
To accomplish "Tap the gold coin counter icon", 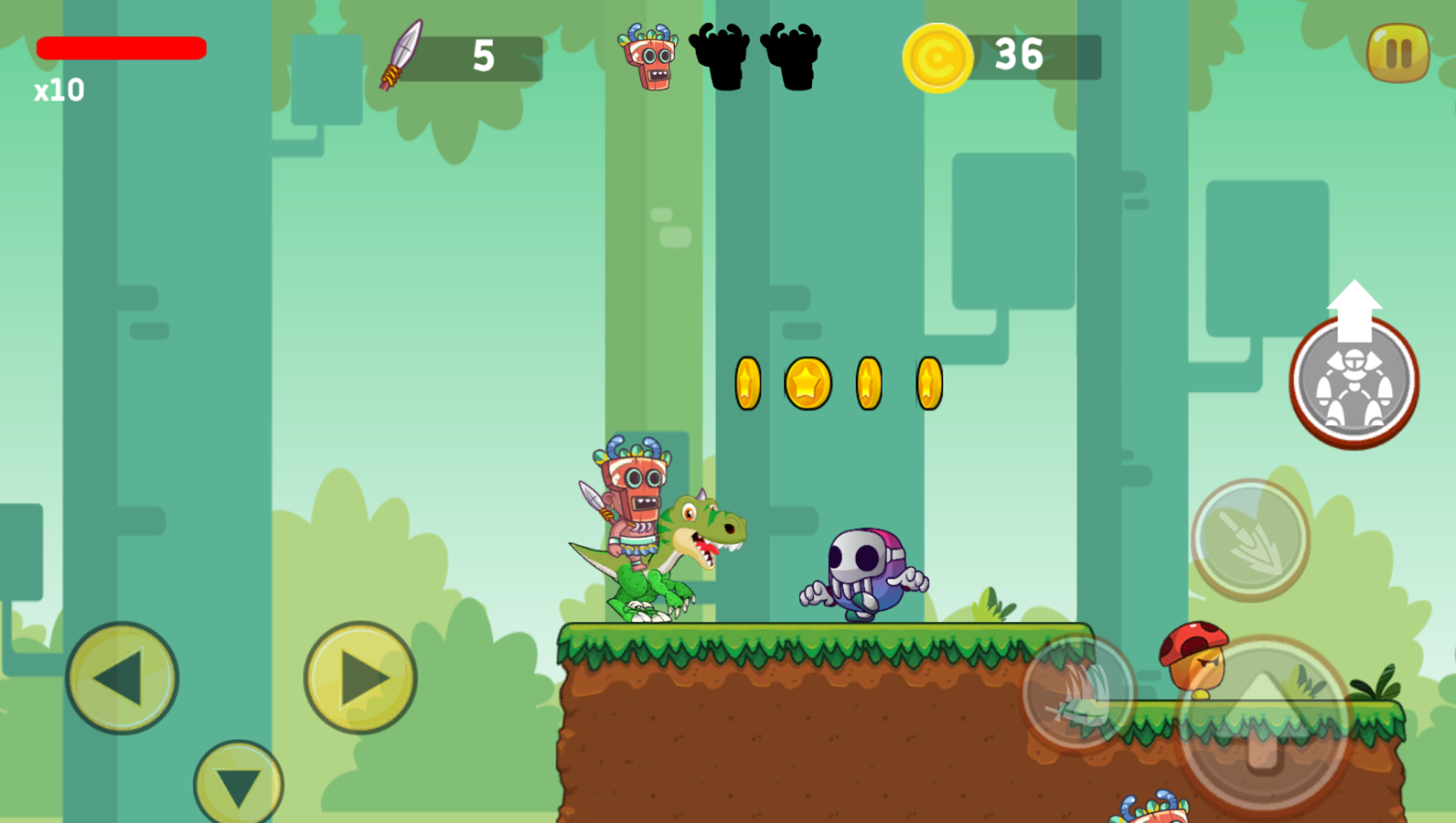I will pyautogui.click(x=935, y=57).
